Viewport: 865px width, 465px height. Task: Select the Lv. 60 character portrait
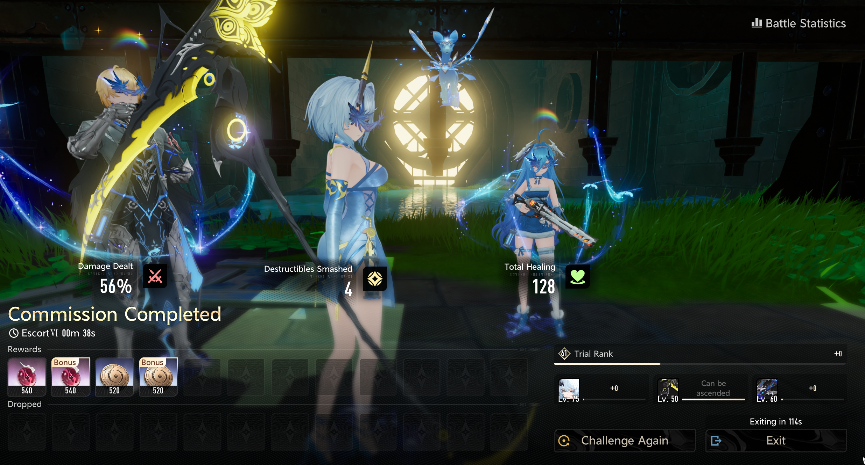point(768,389)
